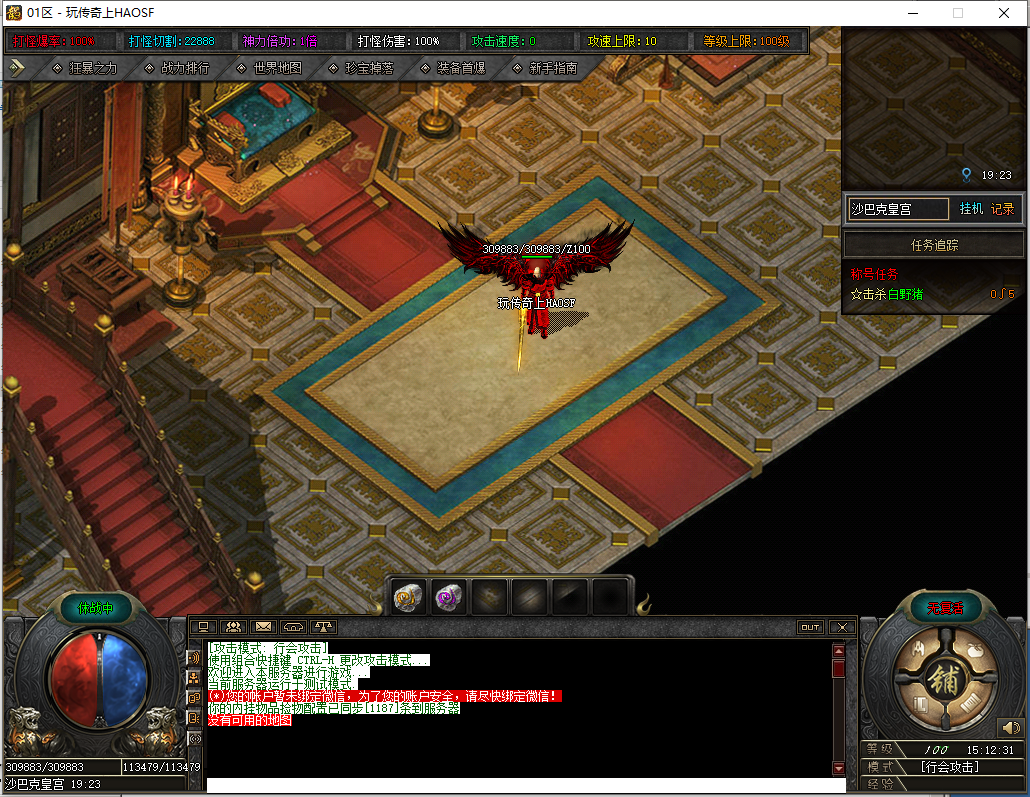Image resolution: width=1030 pixels, height=797 pixels.
Task: Toggle 挂机 auto-battle mode
Action: coord(971,209)
